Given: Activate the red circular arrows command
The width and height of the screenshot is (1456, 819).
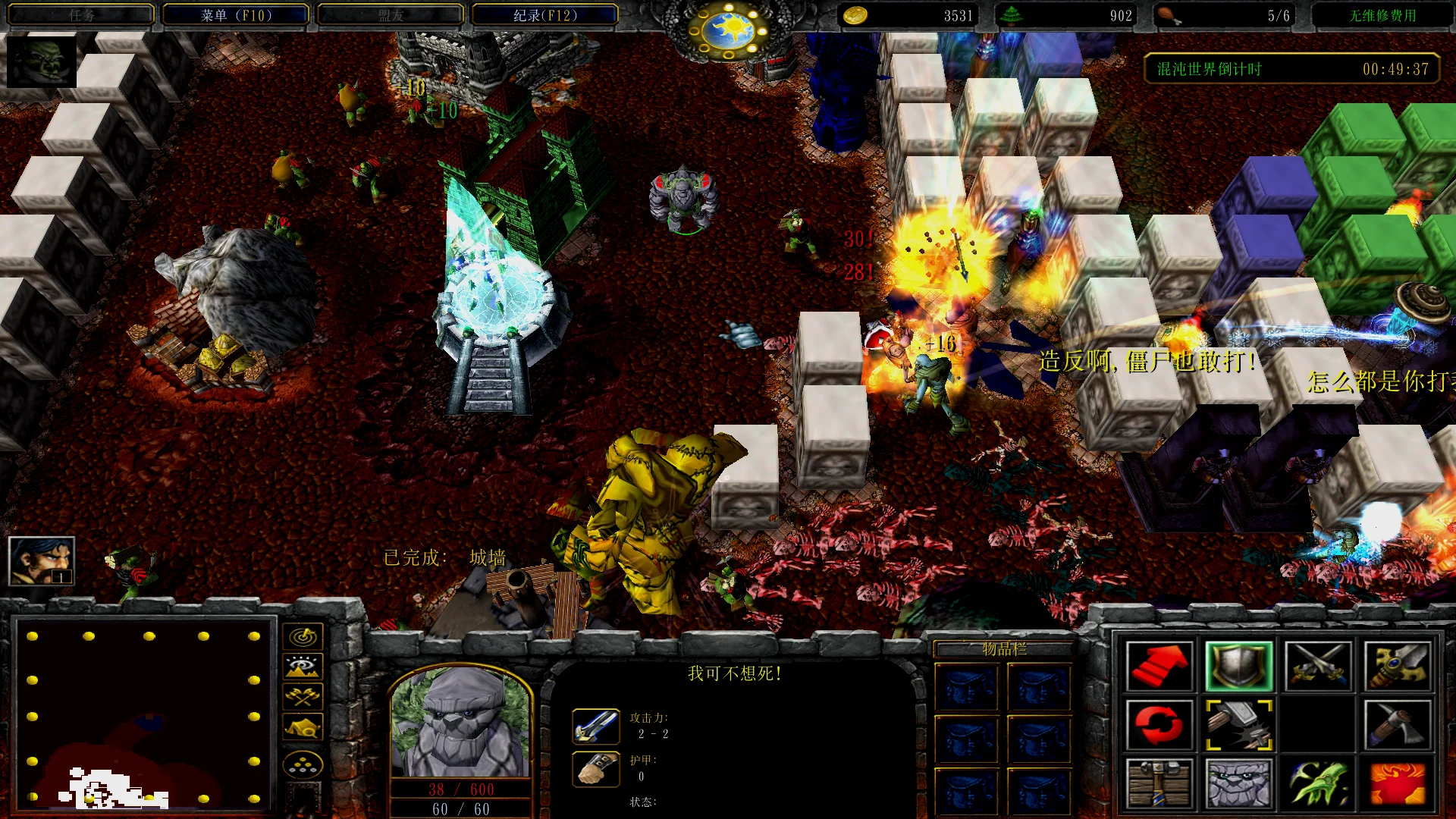Looking at the screenshot, I should coord(1159,725).
